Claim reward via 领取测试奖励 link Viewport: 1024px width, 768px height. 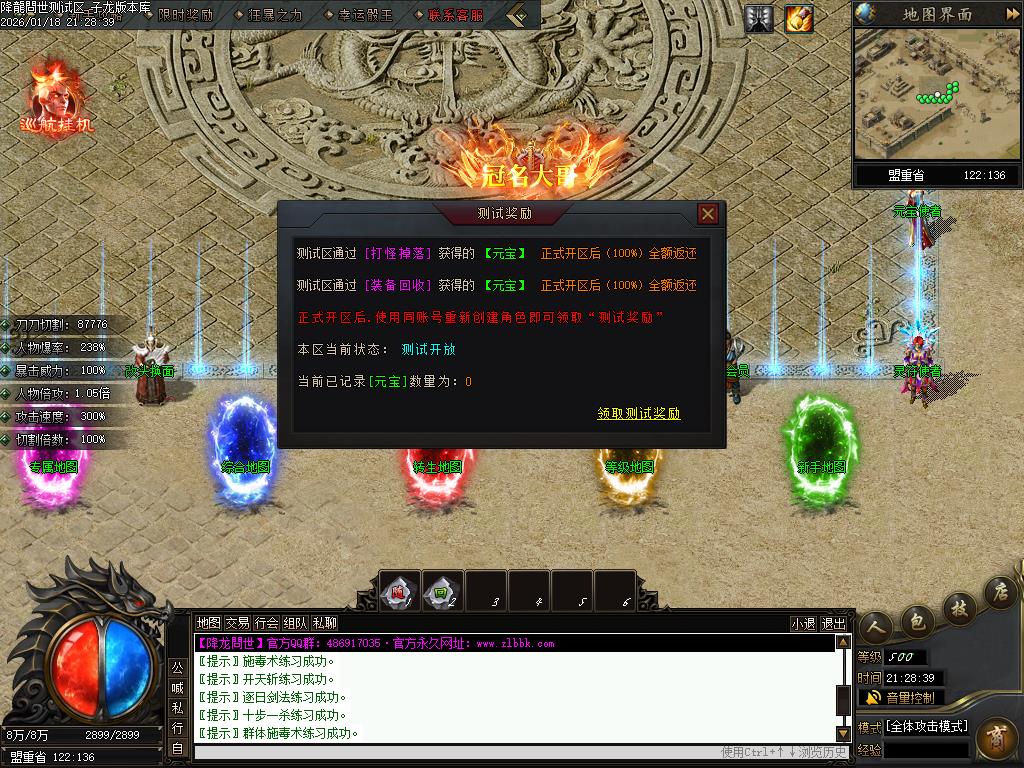(639, 413)
